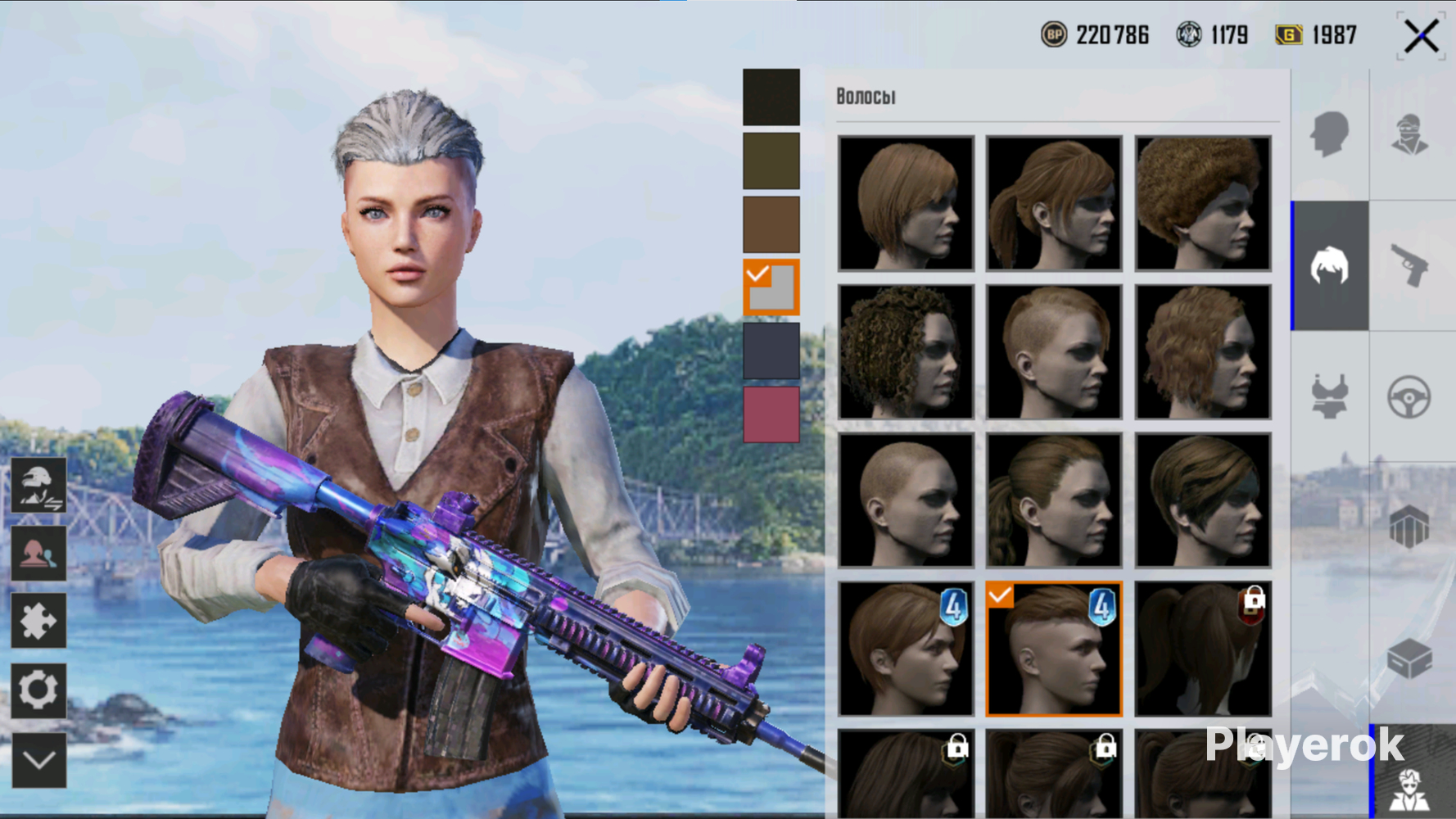1456x819 pixels.
Task: Open the pistol weapons category
Action: pyautogui.click(x=1409, y=265)
